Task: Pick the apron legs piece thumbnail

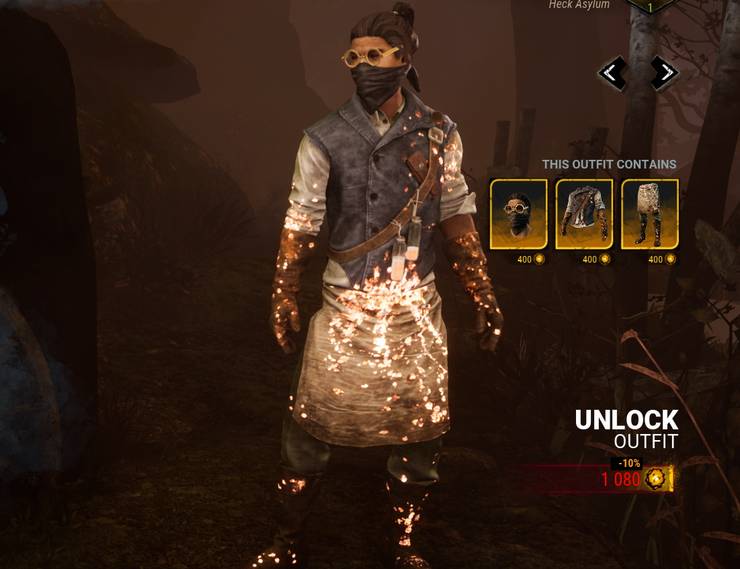Action: 650,214
